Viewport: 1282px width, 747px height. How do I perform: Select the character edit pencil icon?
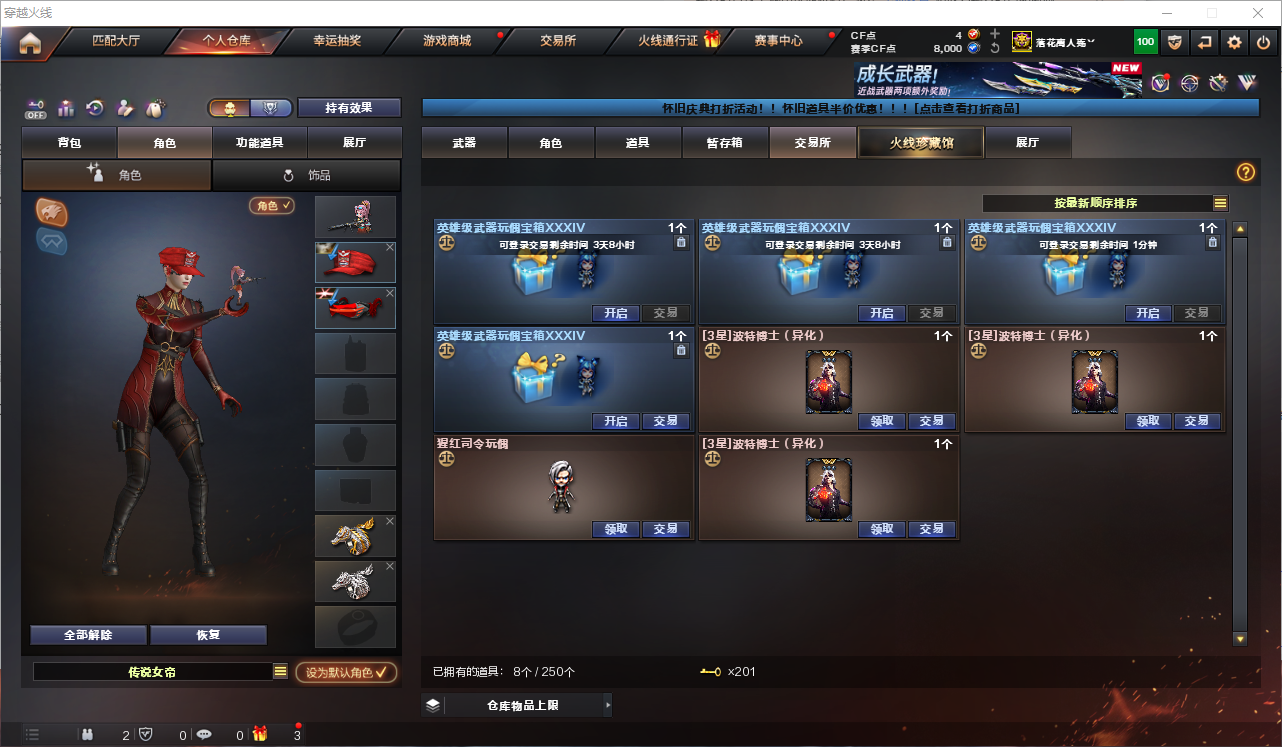coord(124,108)
